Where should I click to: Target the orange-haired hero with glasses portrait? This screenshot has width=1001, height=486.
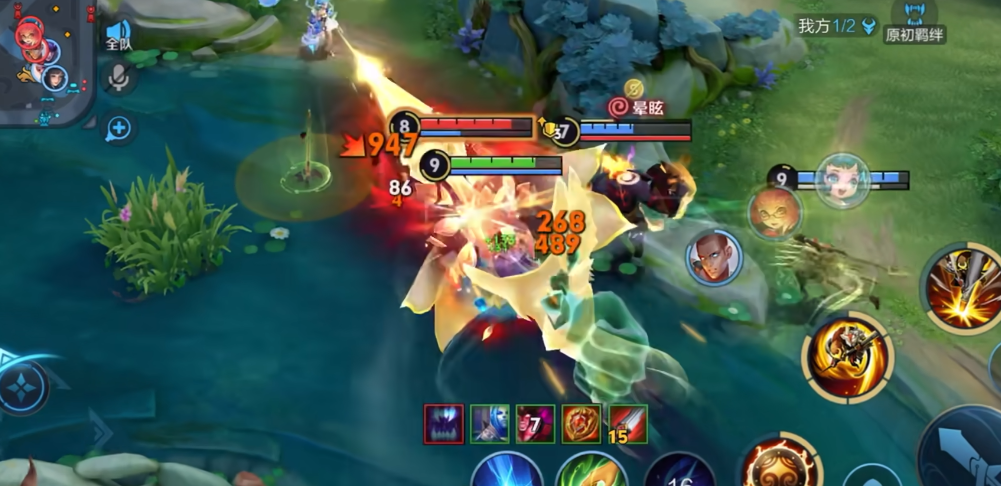[x=775, y=213]
